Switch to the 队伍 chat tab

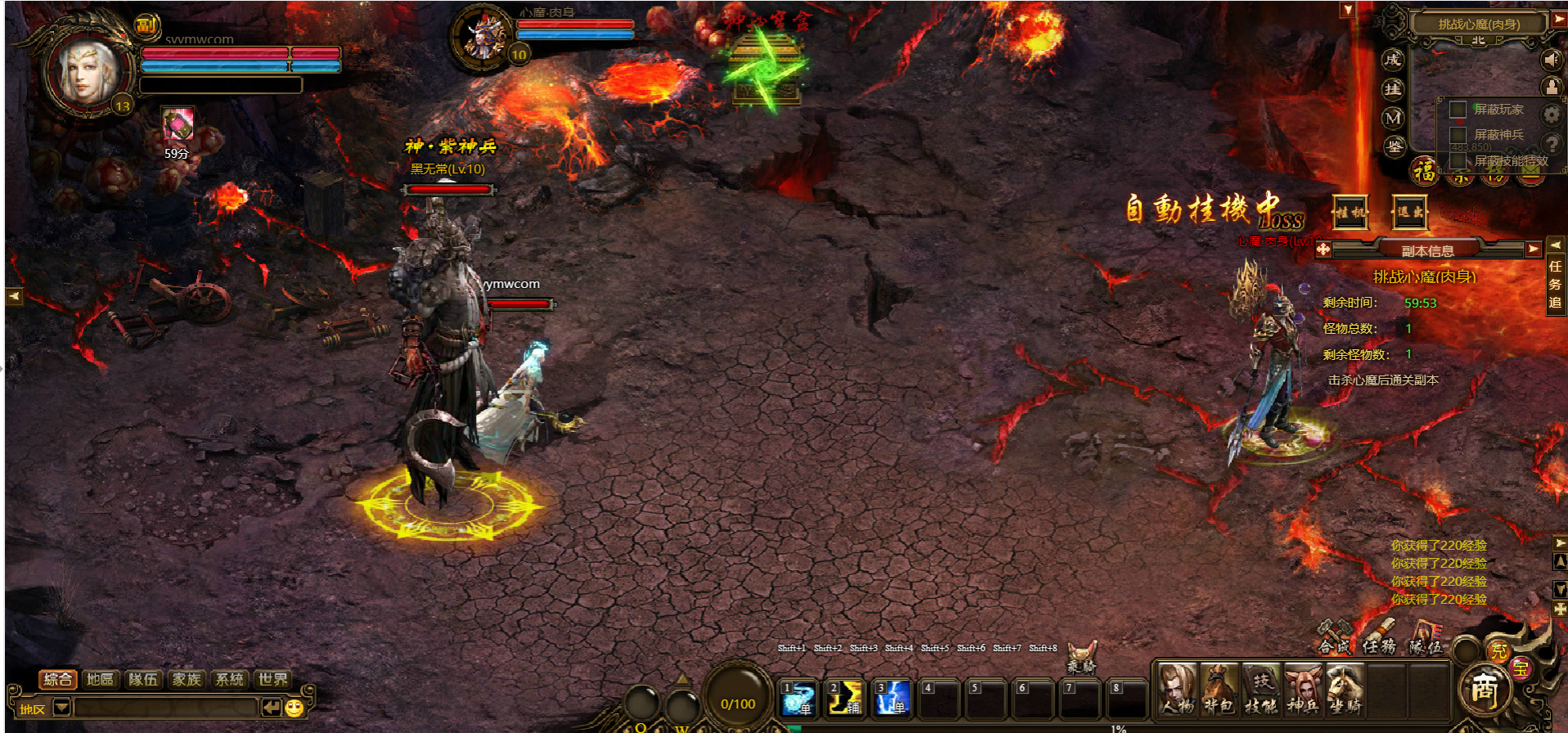point(143,679)
